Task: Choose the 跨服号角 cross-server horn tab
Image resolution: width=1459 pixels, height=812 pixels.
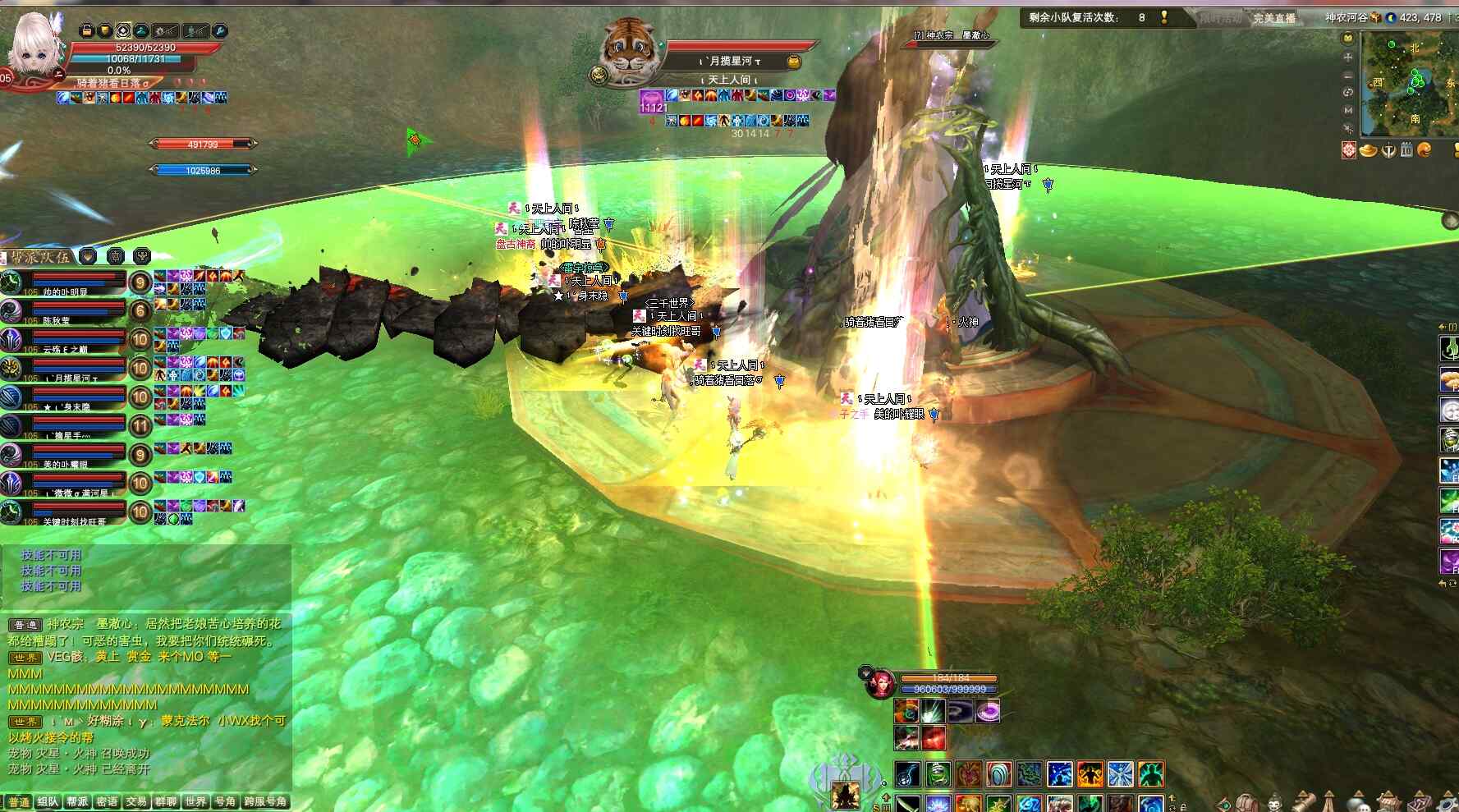Action: [266, 802]
